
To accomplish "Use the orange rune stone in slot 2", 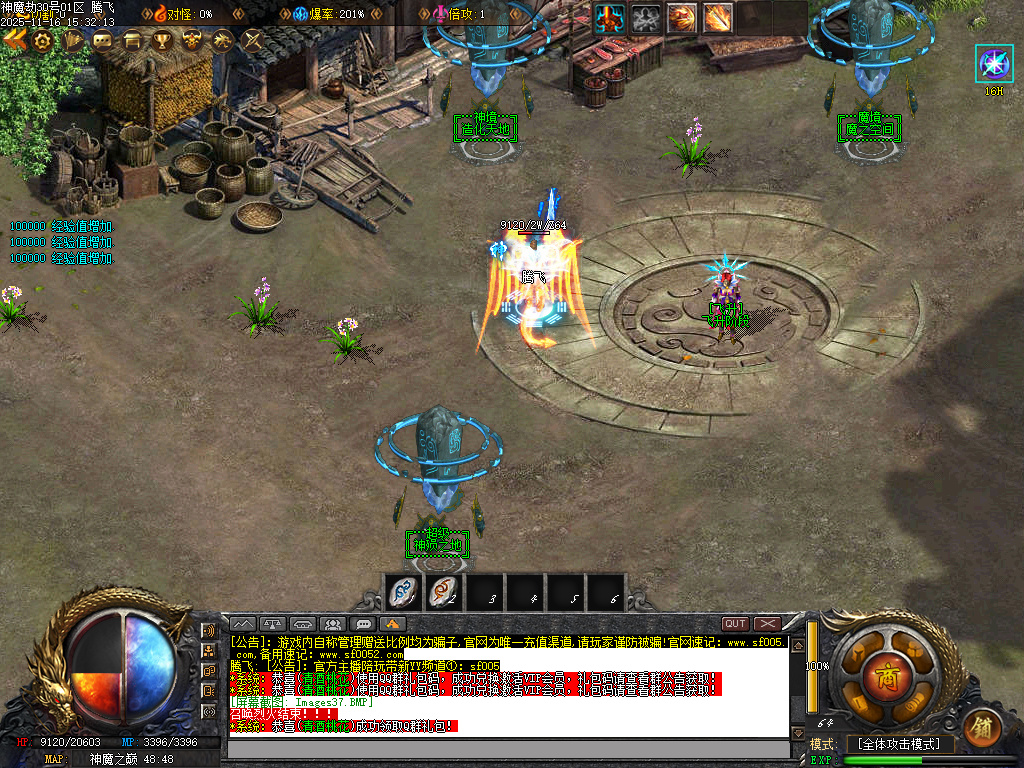I will coord(441,592).
